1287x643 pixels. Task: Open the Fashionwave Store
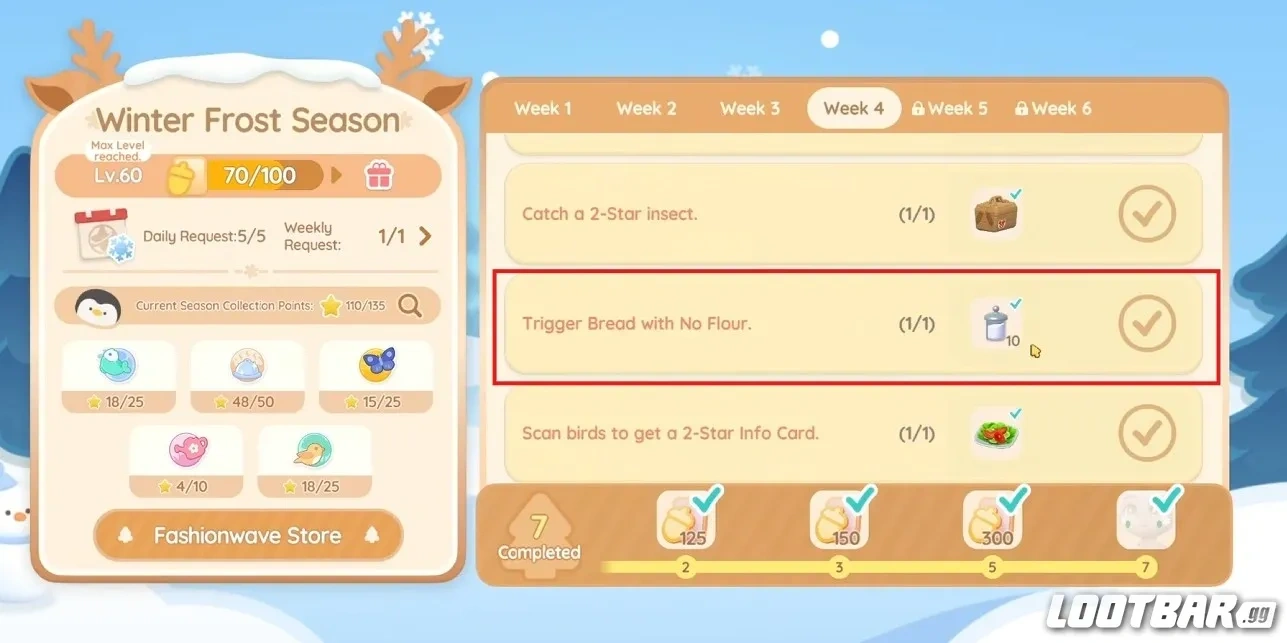[x=248, y=536]
